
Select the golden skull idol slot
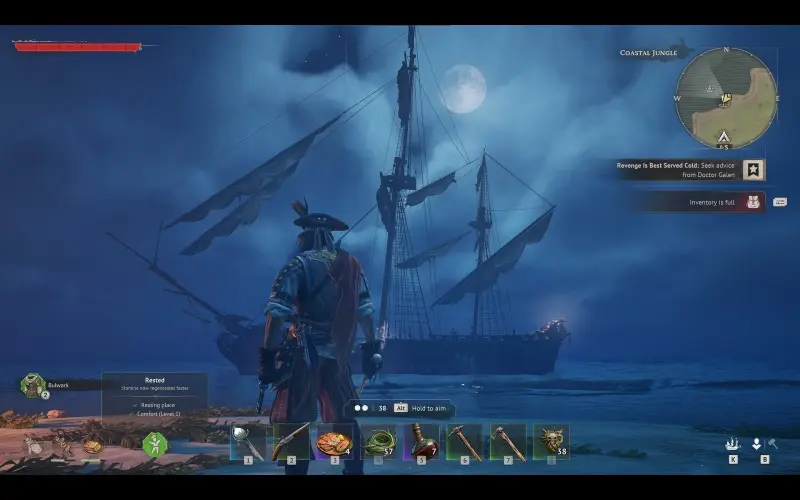(551, 441)
